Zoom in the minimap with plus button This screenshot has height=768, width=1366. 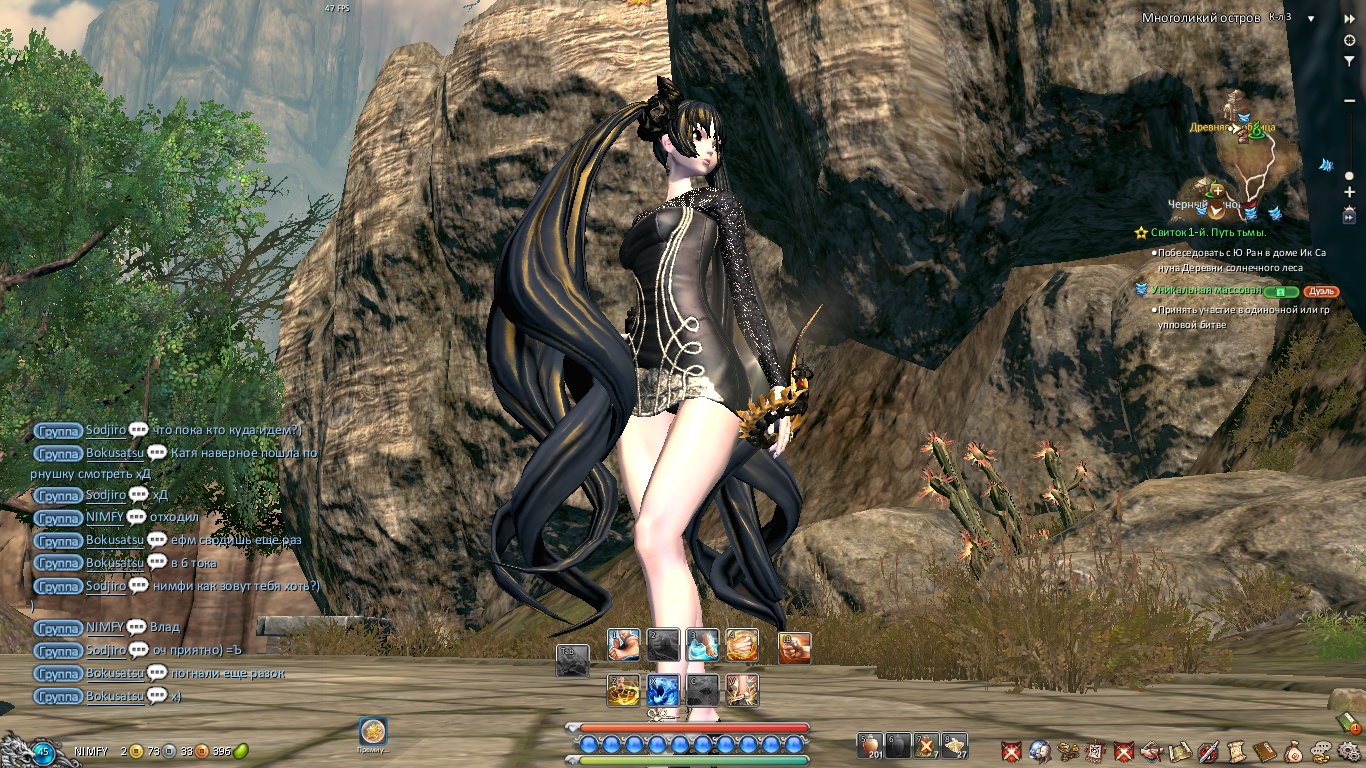click(x=1349, y=191)
